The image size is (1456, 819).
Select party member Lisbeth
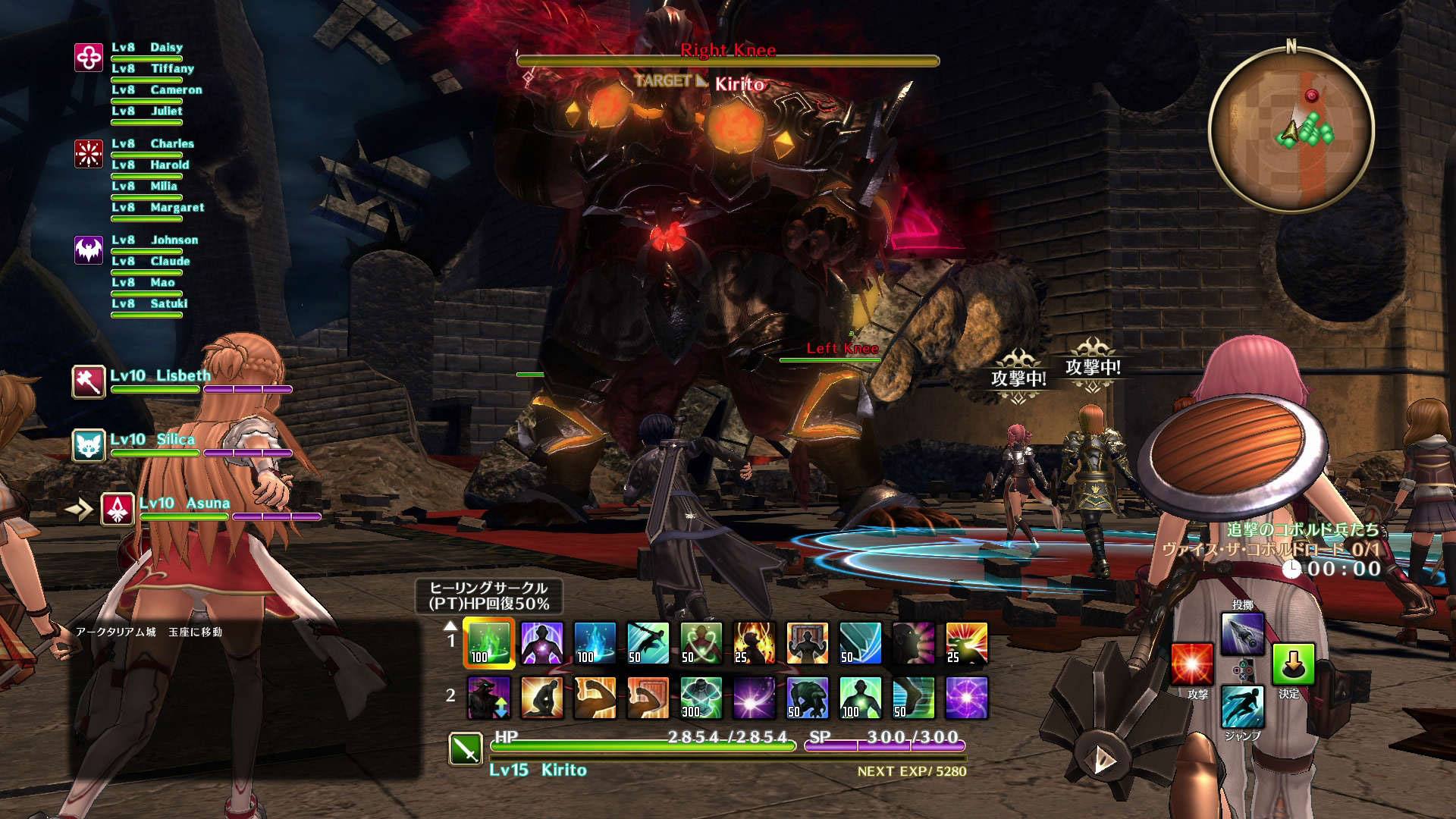[x=89, y=381]
